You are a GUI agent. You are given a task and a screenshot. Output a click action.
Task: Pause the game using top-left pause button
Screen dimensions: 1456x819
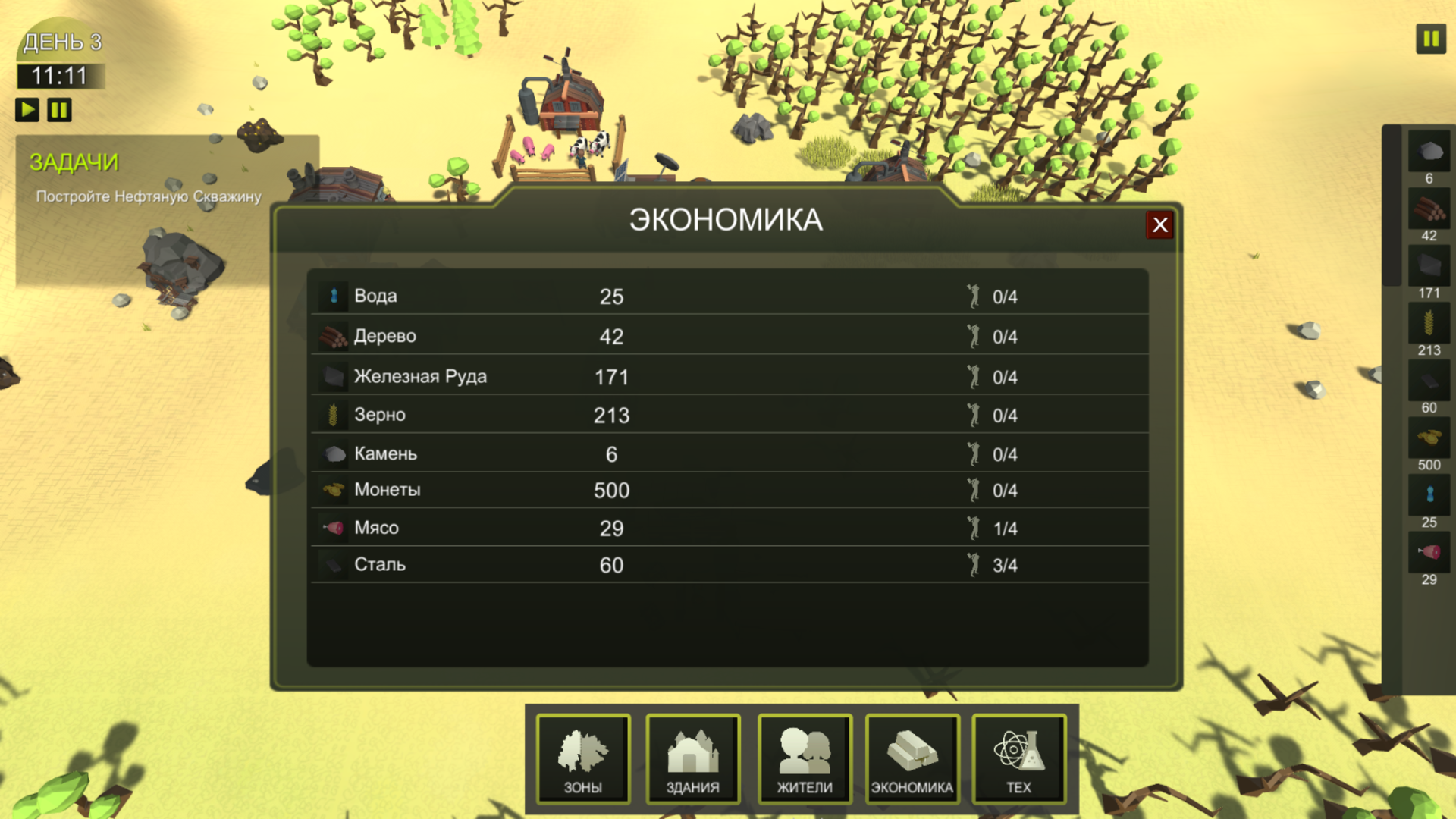58,109
